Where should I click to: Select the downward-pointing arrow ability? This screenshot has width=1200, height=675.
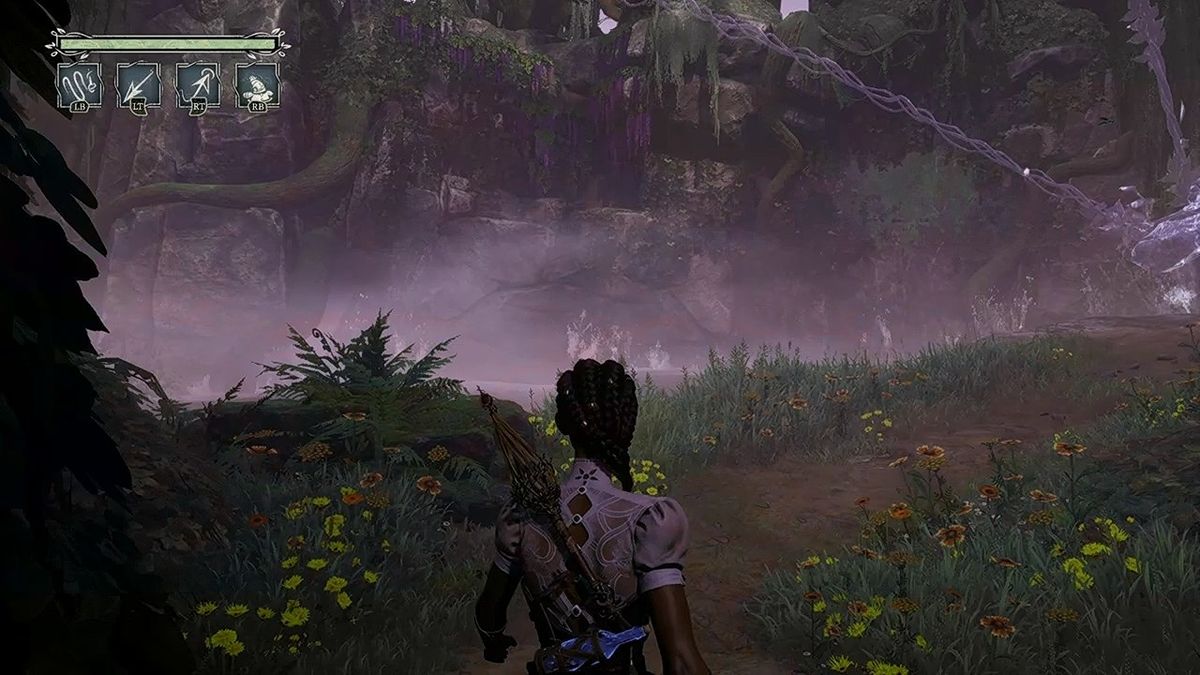[x=137, y=84]
